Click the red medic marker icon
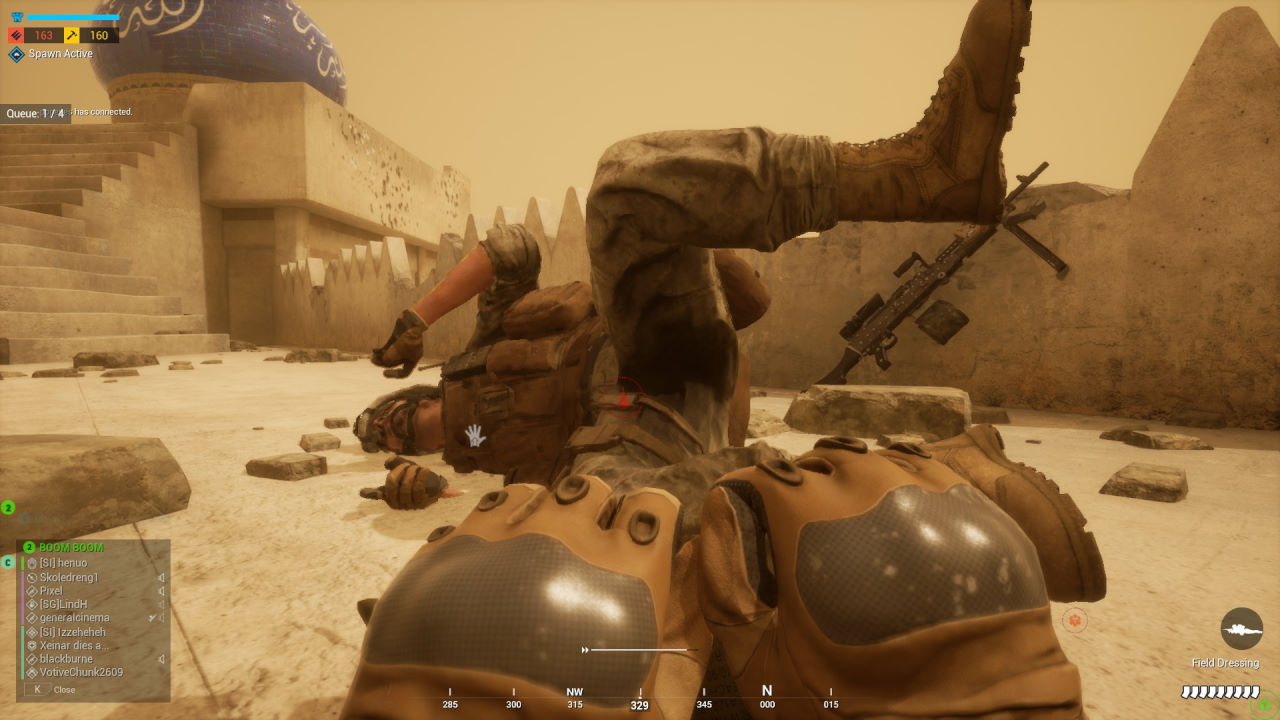The image size is (1280, 720). [x=1075, y=621]
